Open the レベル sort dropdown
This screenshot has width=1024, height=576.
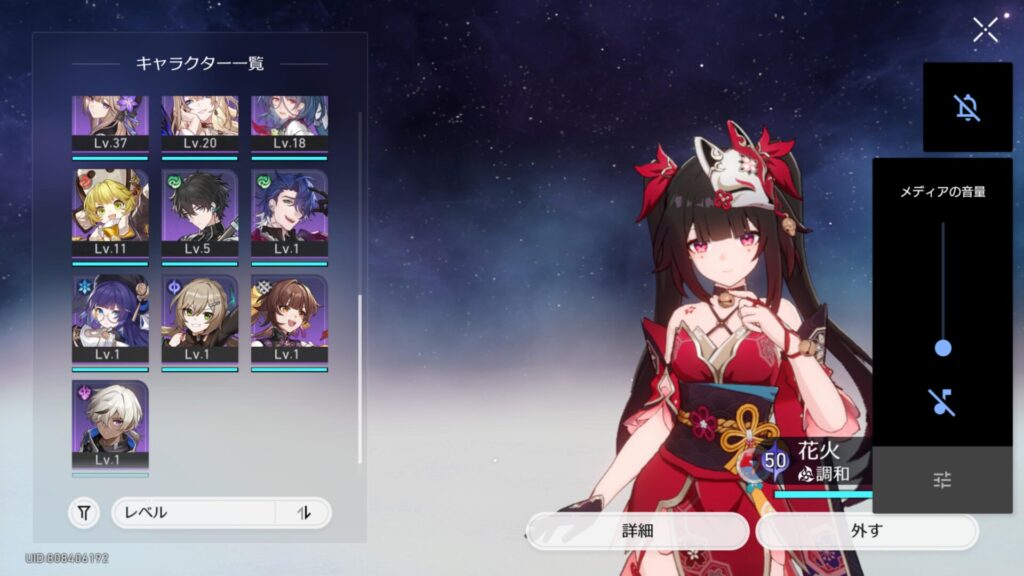point(193,513)
